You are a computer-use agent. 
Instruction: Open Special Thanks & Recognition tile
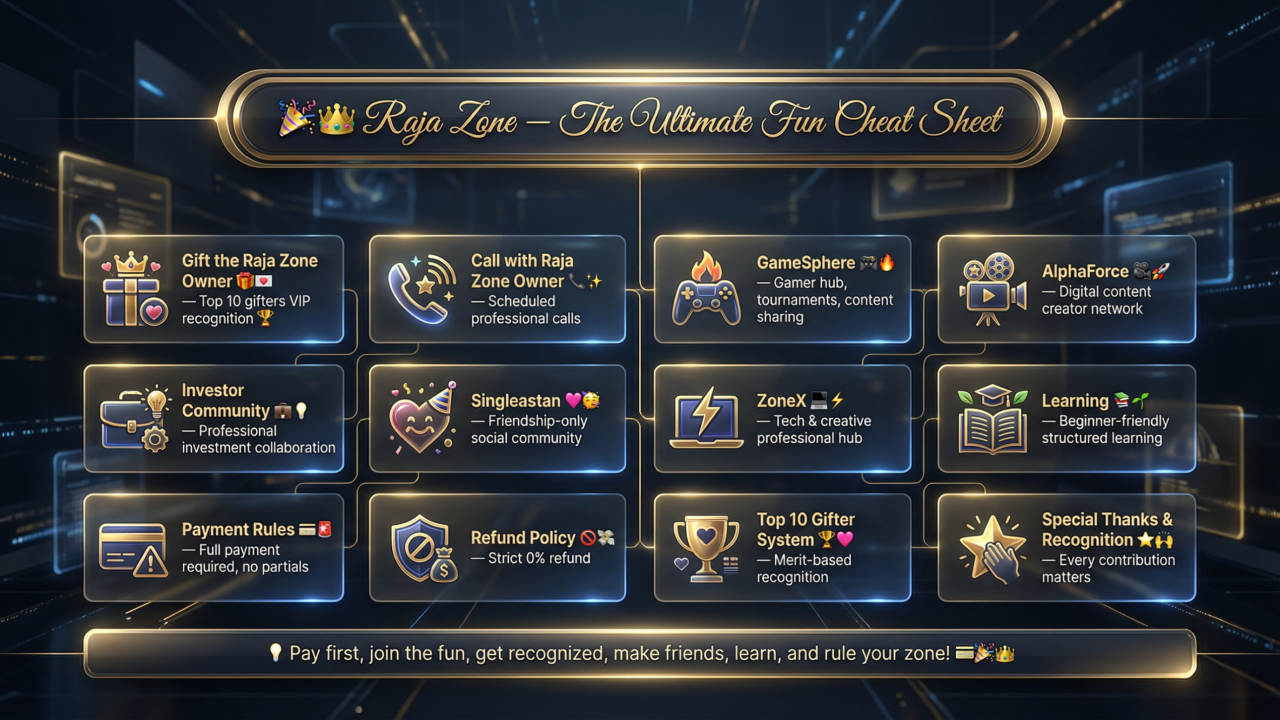[x=1066, y=547]
